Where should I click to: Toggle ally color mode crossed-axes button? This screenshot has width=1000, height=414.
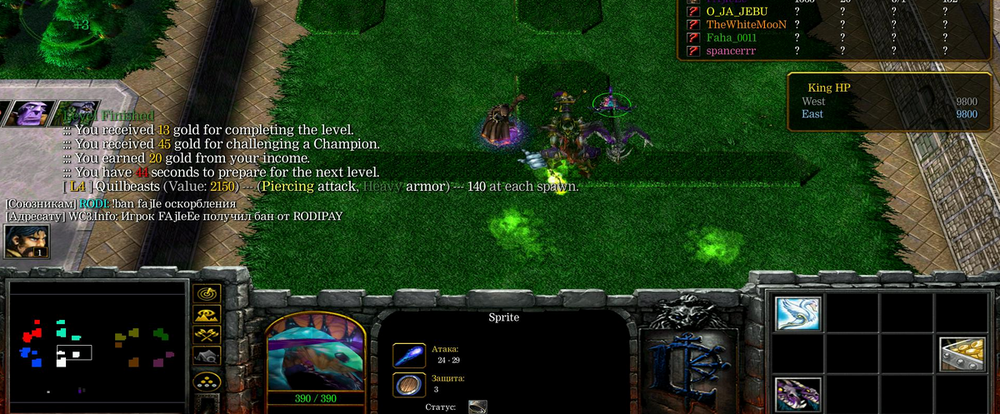click(x=207, y=336)
